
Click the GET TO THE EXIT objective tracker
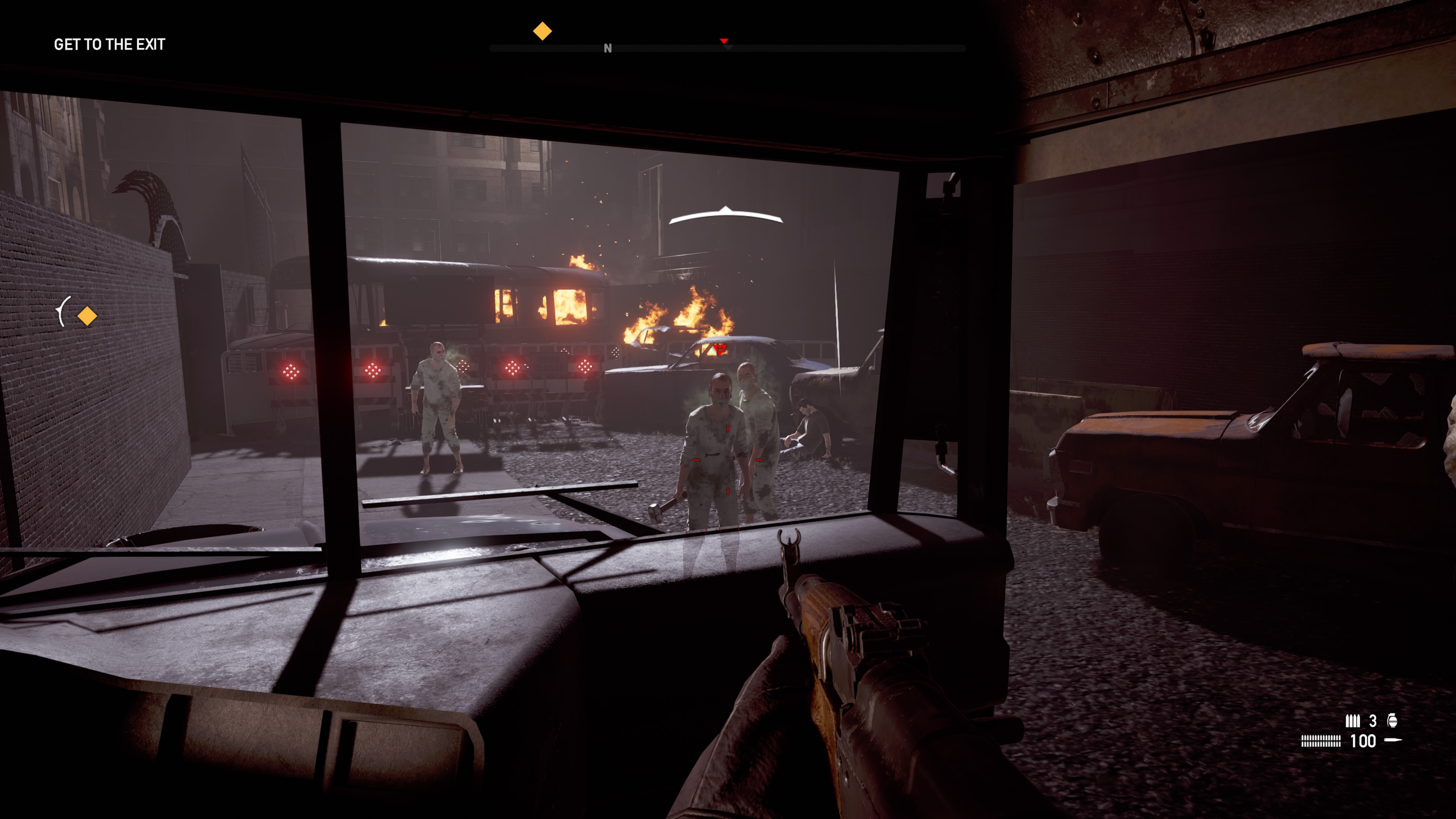(x=109, y=44)
